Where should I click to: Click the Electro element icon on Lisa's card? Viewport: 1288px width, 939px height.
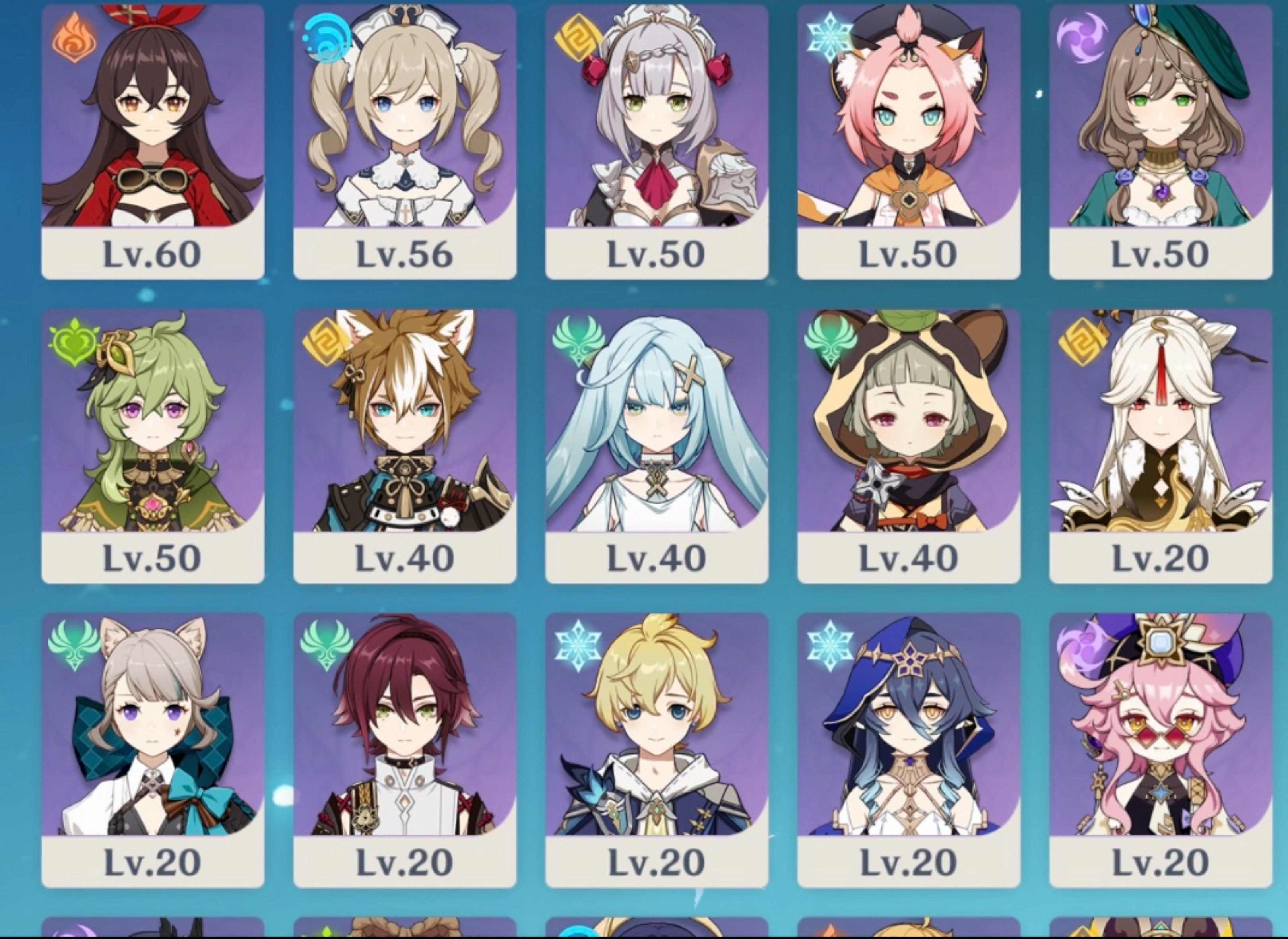[1083, 37]
